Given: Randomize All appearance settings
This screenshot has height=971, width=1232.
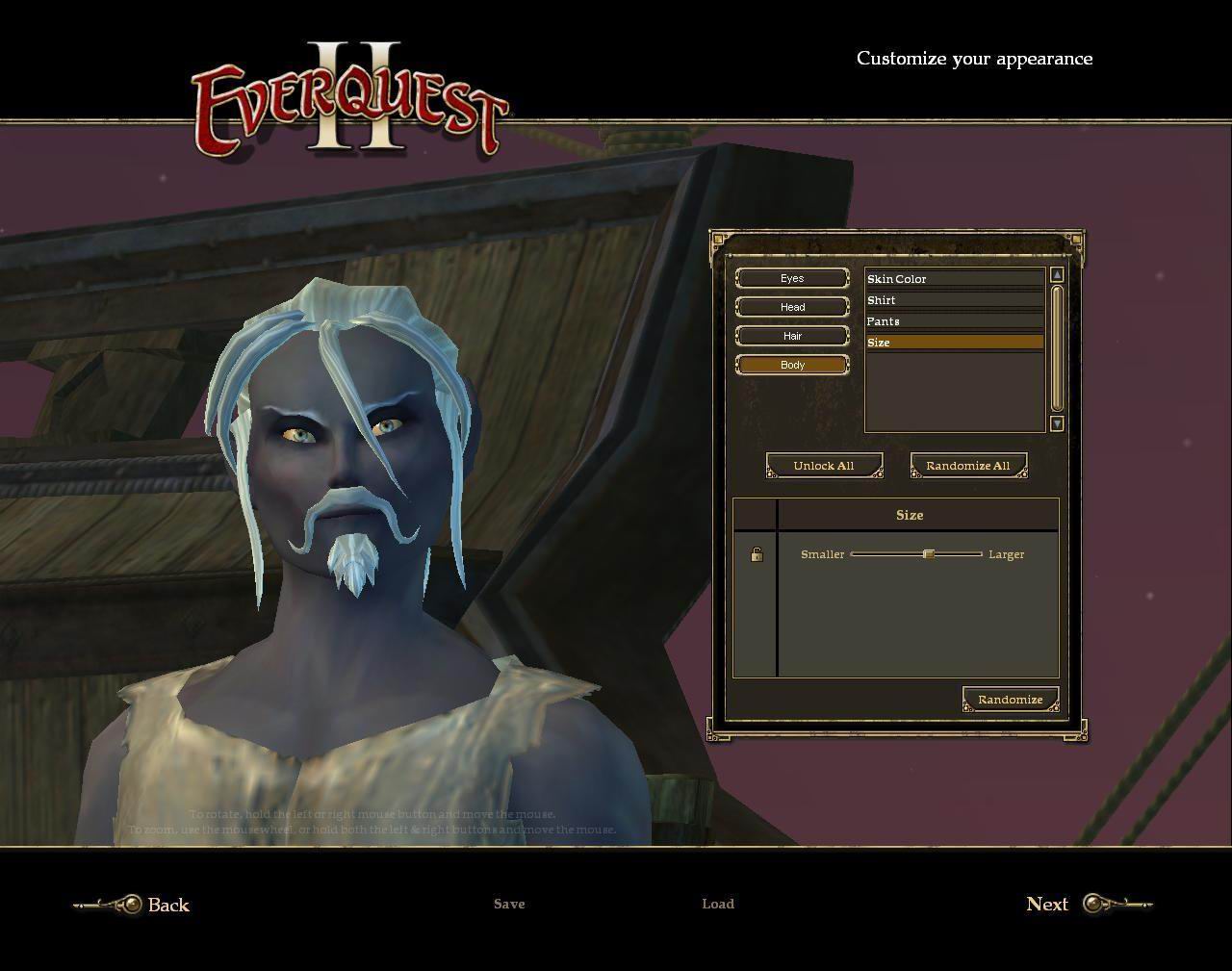Looking at the screenshot, I should [968, 466].
